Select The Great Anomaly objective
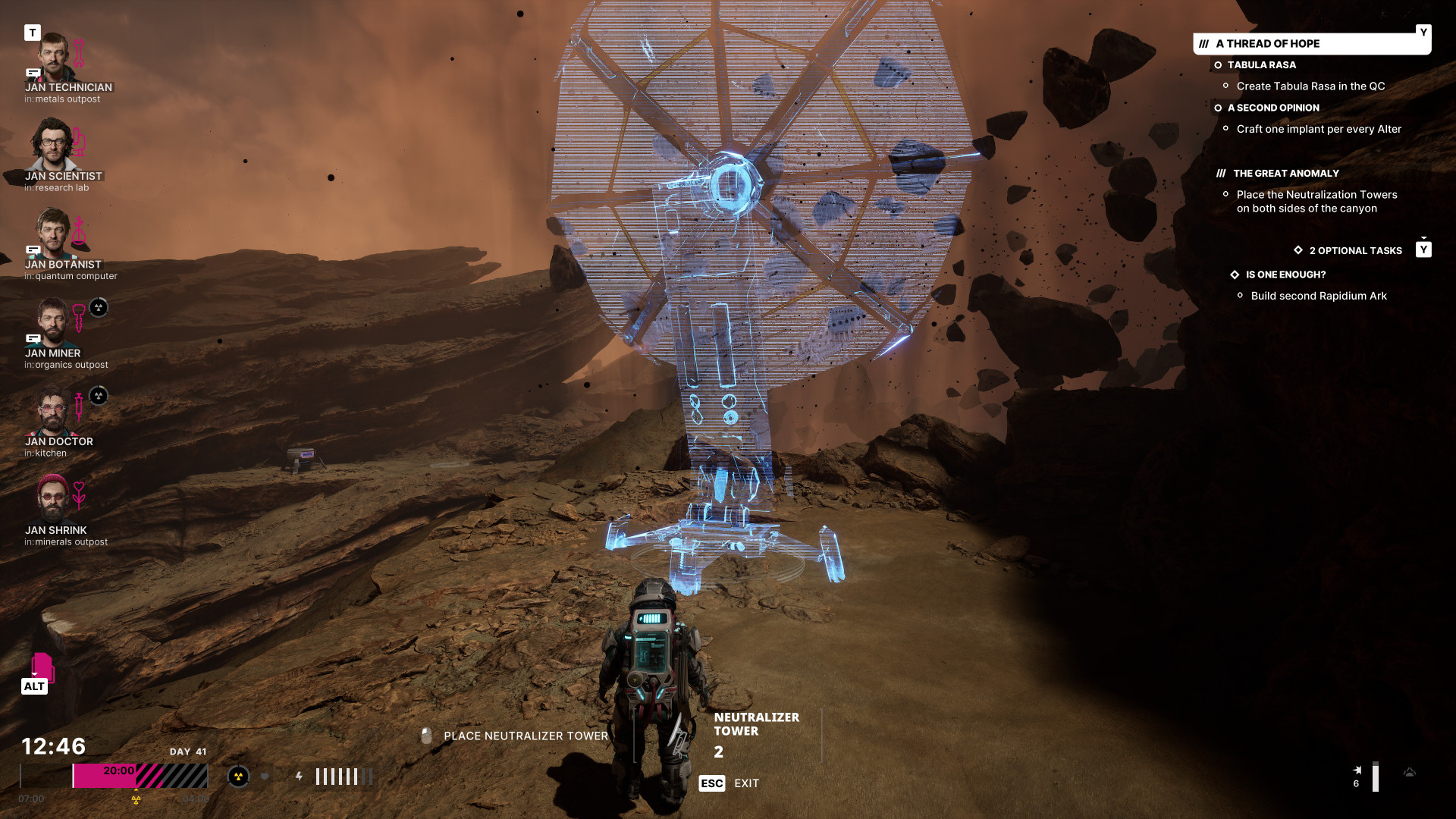This screenshot has height=819, width=1456. [1285, 174]
